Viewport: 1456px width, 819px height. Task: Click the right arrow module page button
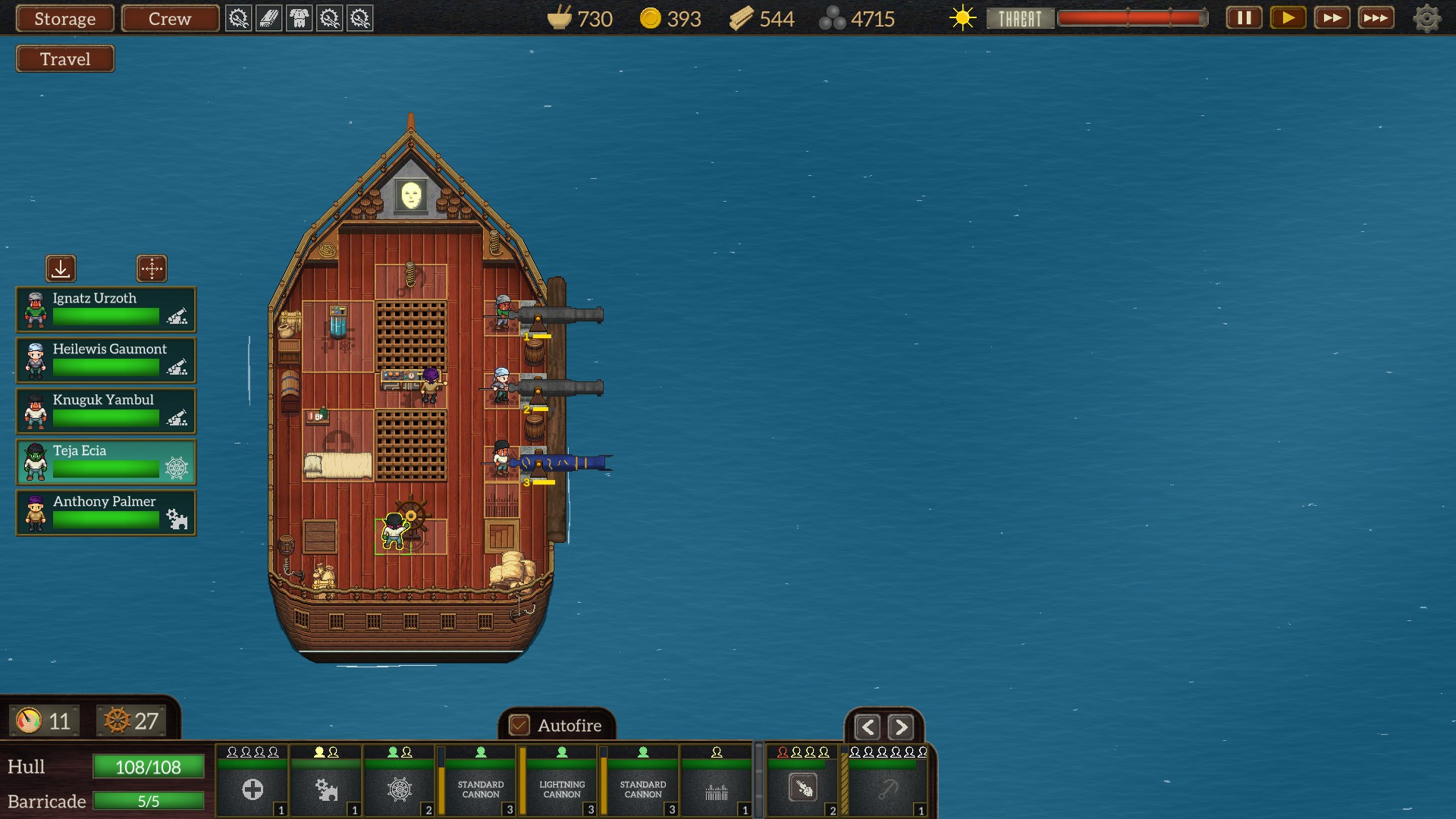[900, 728]
